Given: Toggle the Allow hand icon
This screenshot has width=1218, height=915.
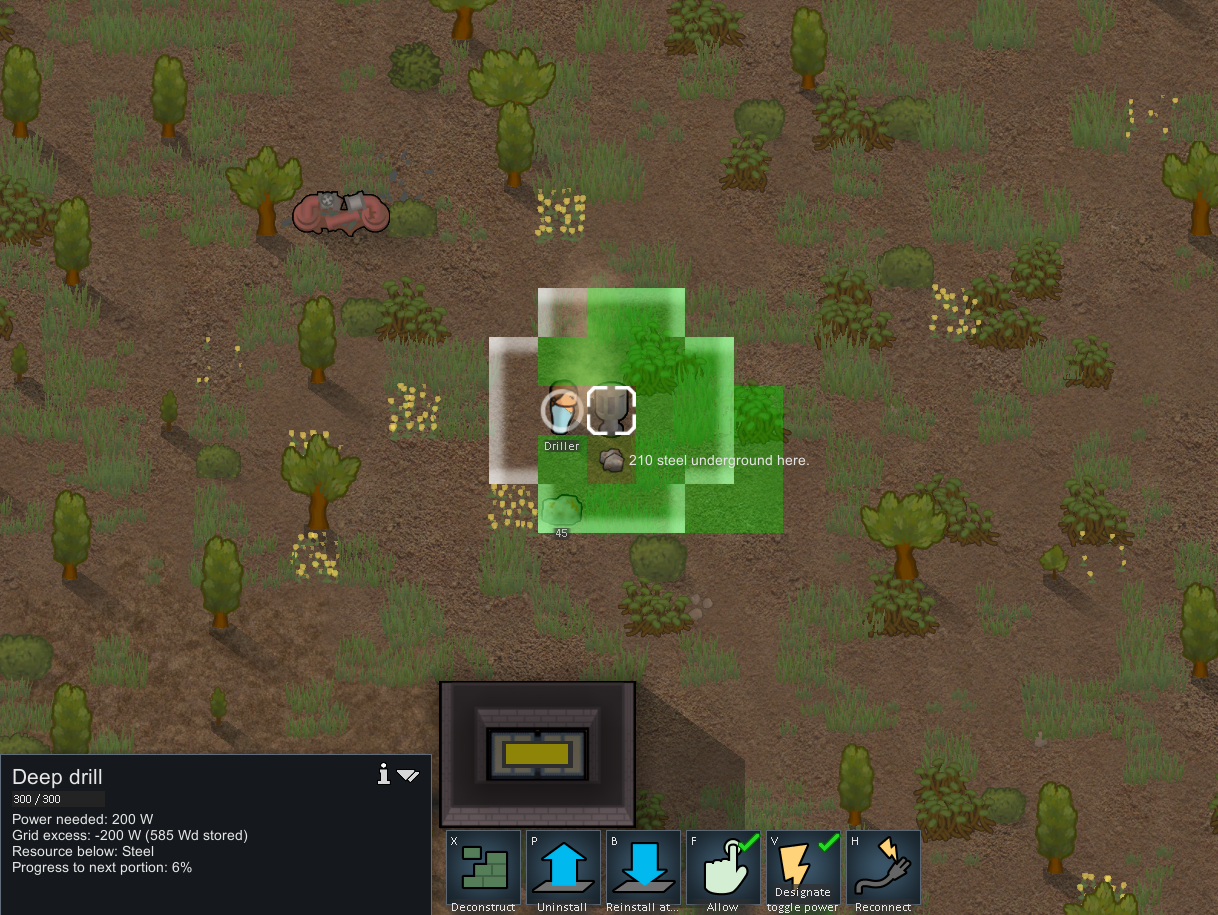Looking at the screenshot, I should (723, 868).
